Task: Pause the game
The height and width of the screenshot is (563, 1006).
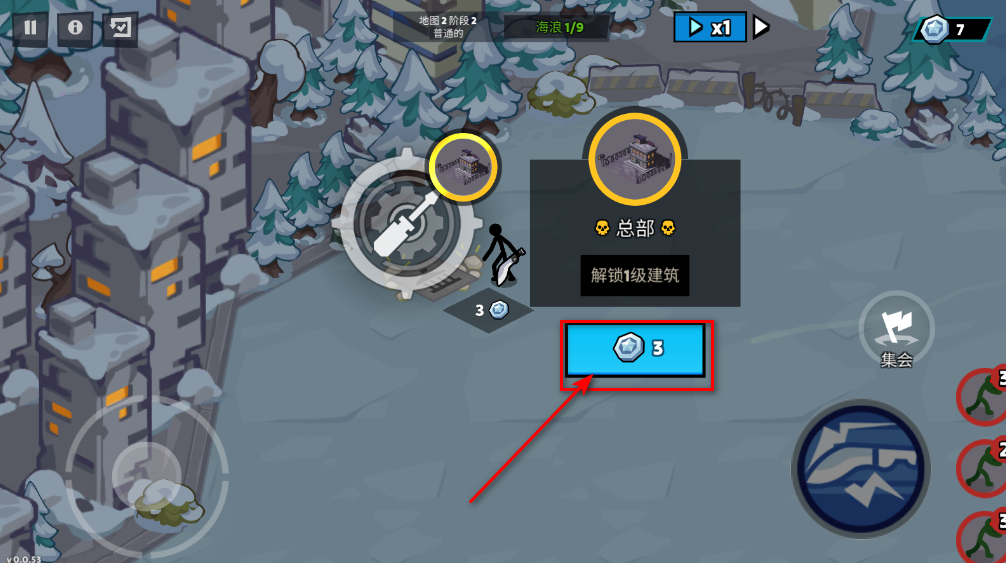Action: (x=30, y=28)
